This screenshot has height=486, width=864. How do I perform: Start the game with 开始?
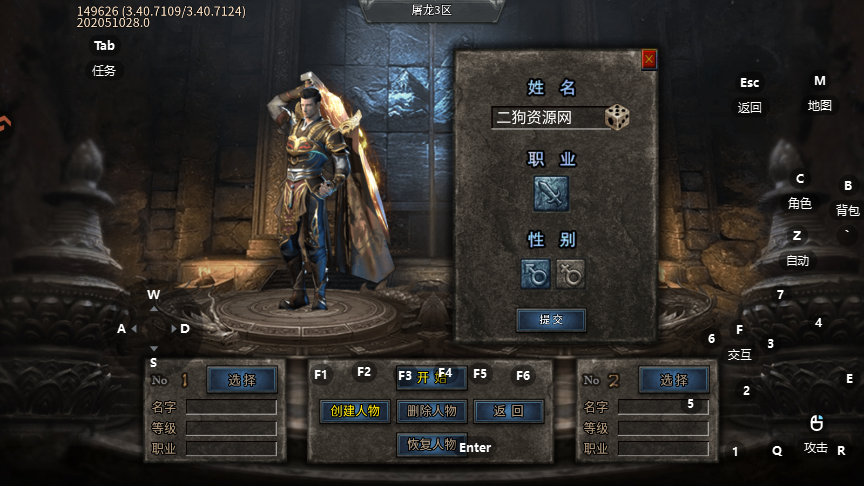coord(431,377)
